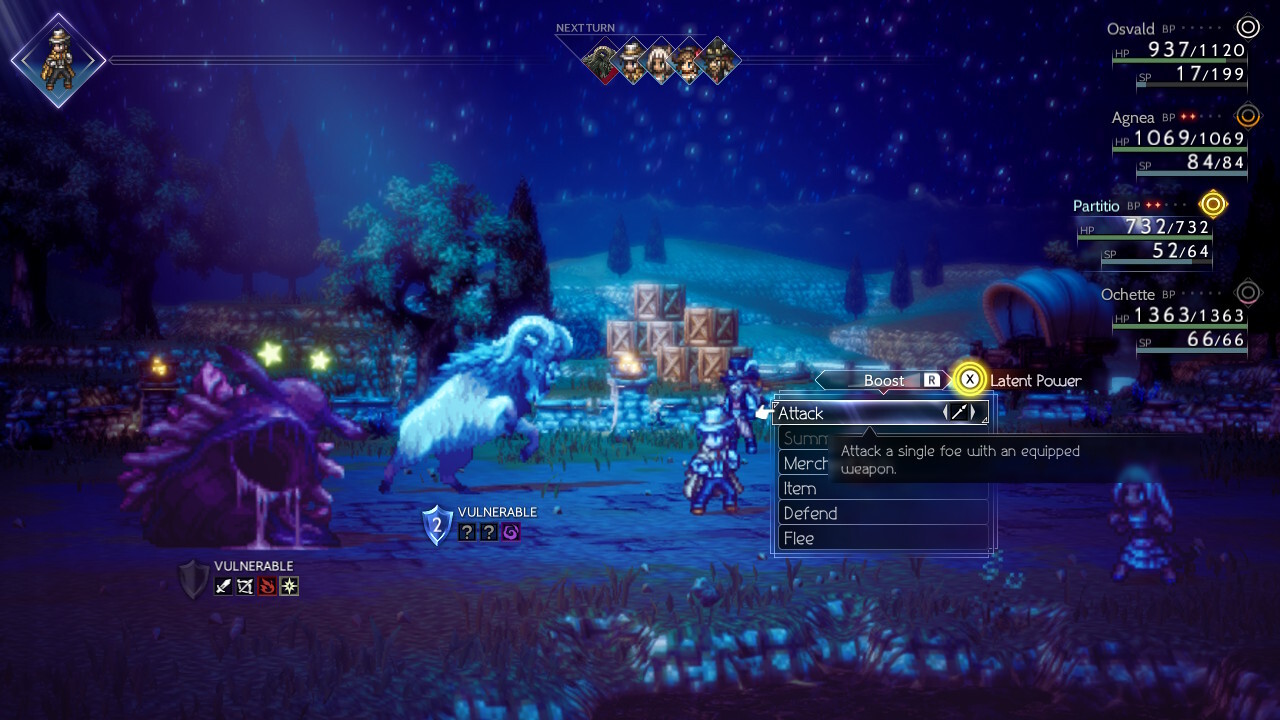1280x720 pixels.
Task: Open the Merchant skills command
Action: click(x=806, y=463)
